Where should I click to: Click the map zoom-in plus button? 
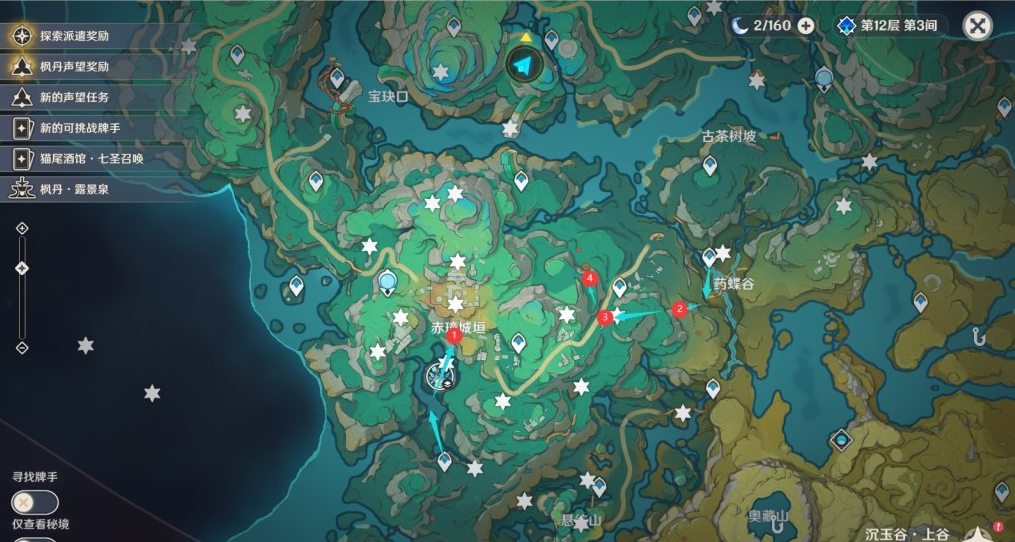click(22, 228)
